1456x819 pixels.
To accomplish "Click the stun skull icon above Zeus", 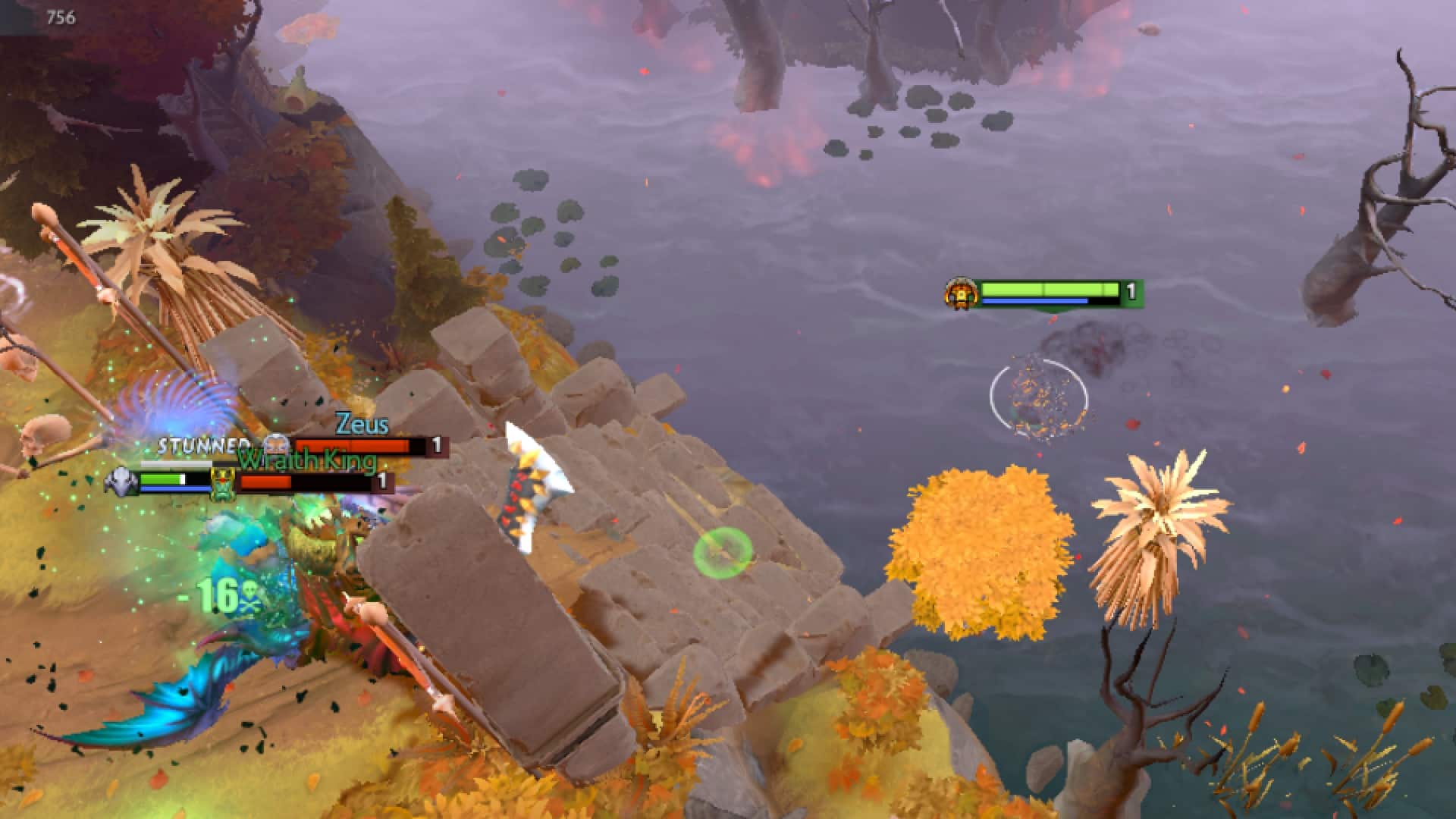I will (x=277, y=444).
